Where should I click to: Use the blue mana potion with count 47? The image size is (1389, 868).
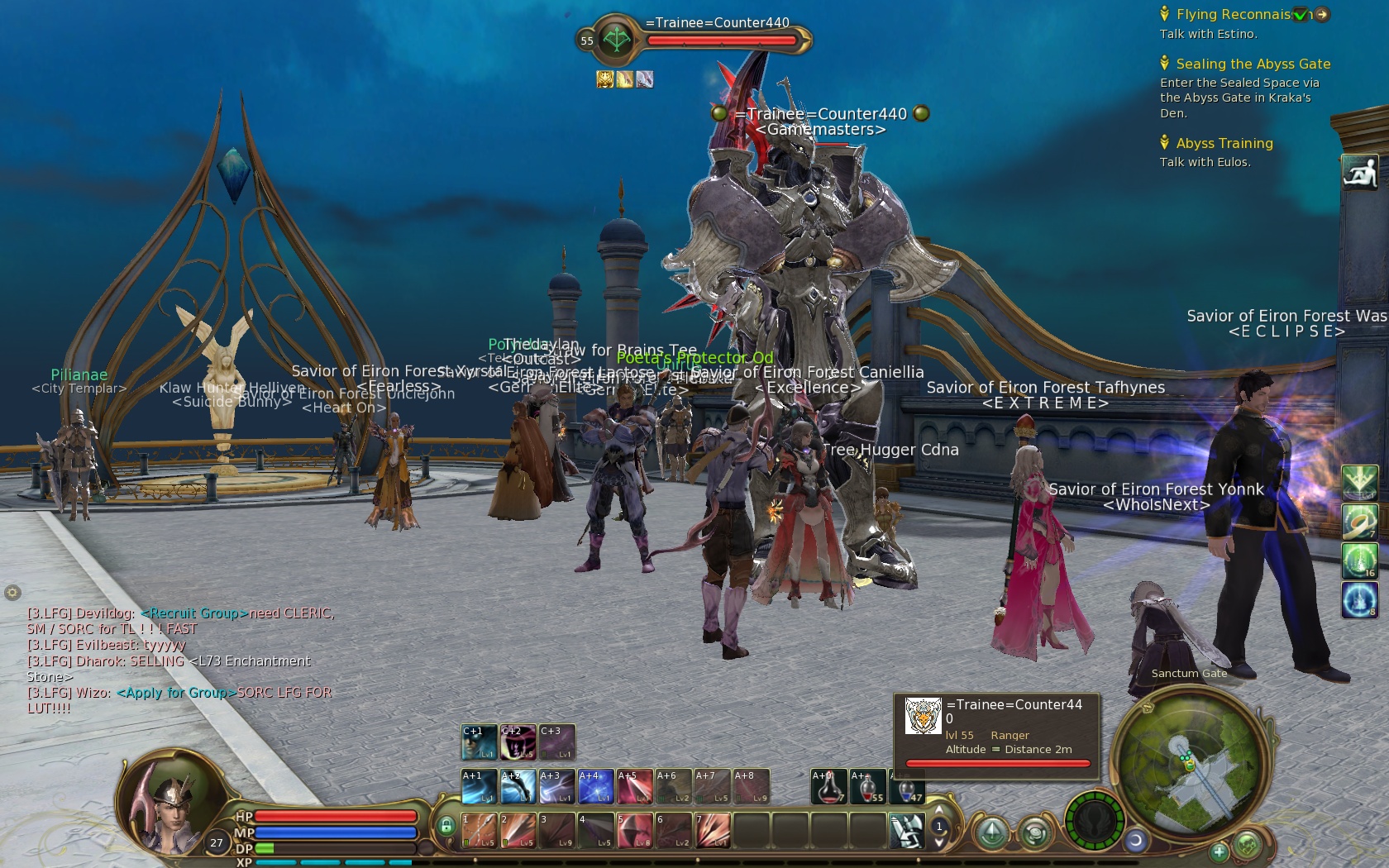click(907, 787)
